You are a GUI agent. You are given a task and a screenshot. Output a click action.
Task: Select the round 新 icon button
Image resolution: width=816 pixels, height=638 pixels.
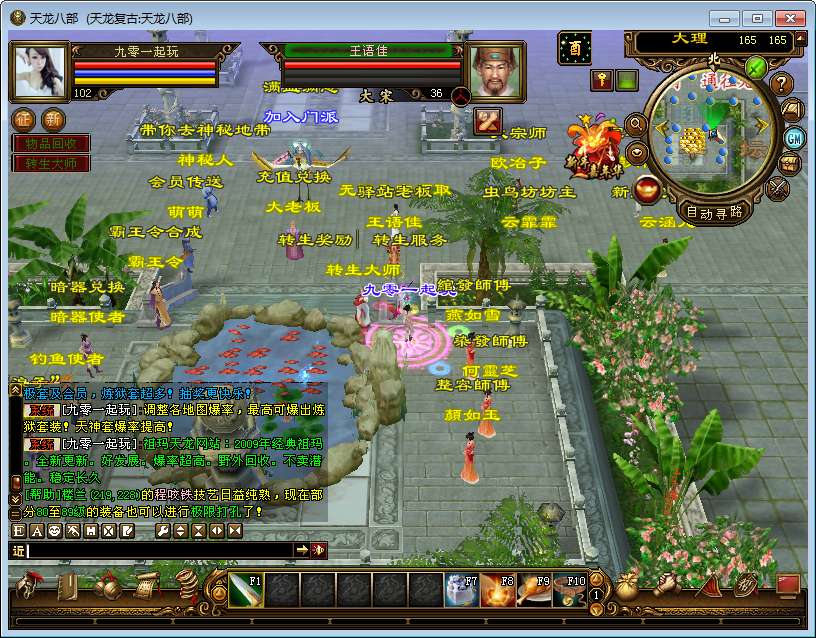pos(53,119)
